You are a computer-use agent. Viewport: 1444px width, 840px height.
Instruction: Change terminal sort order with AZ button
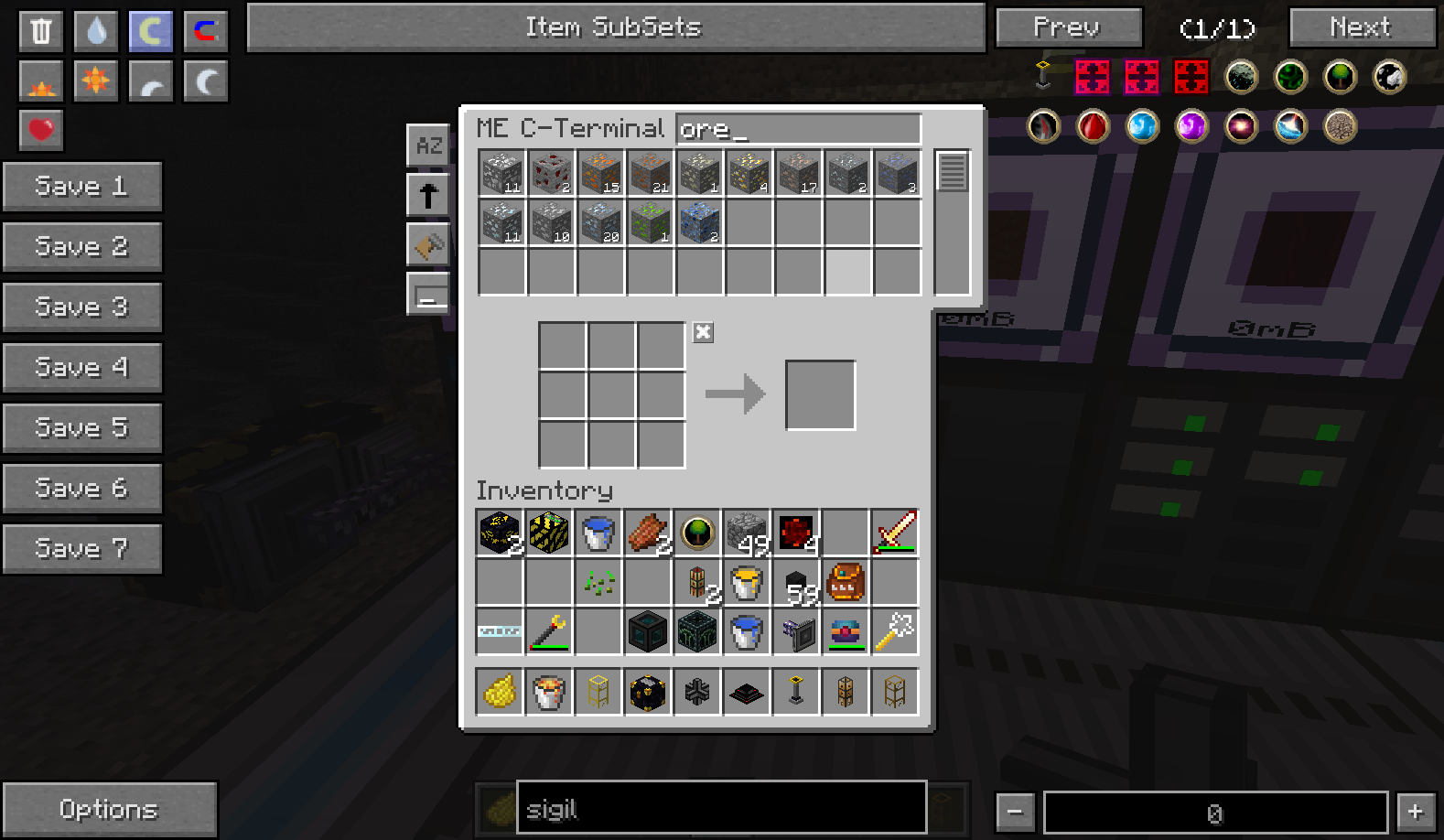pyautogui.click(x=428, y=145)
